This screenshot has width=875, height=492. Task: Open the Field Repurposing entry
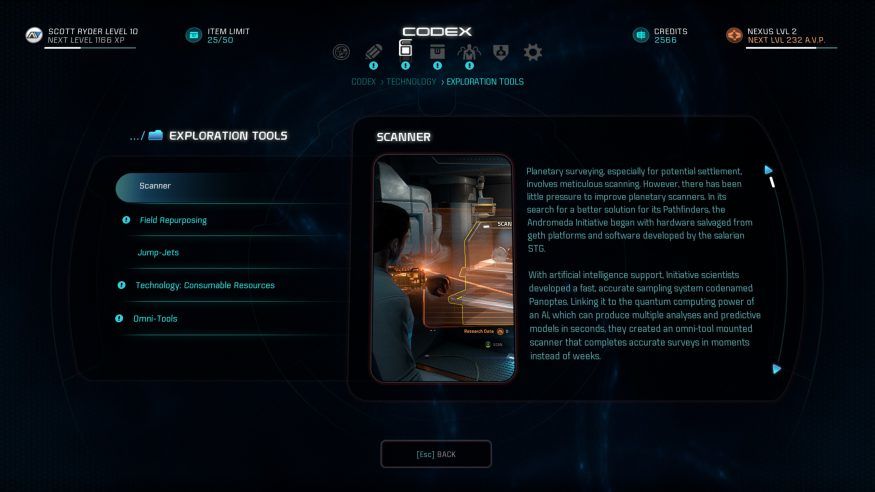click(173, 220)
